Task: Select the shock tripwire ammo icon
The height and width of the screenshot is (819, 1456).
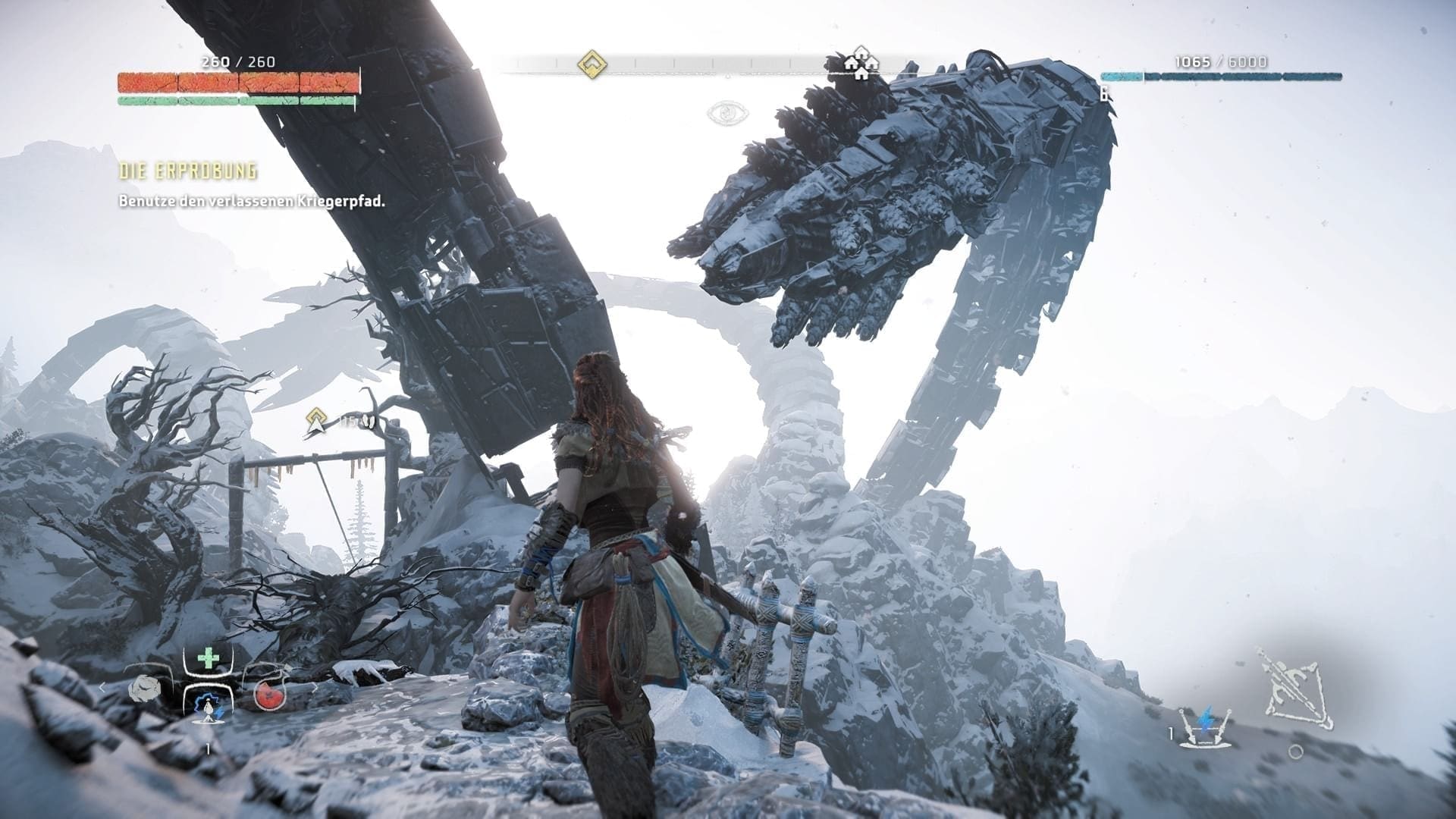Action: pyautogui.click(x=1206, y=726)
